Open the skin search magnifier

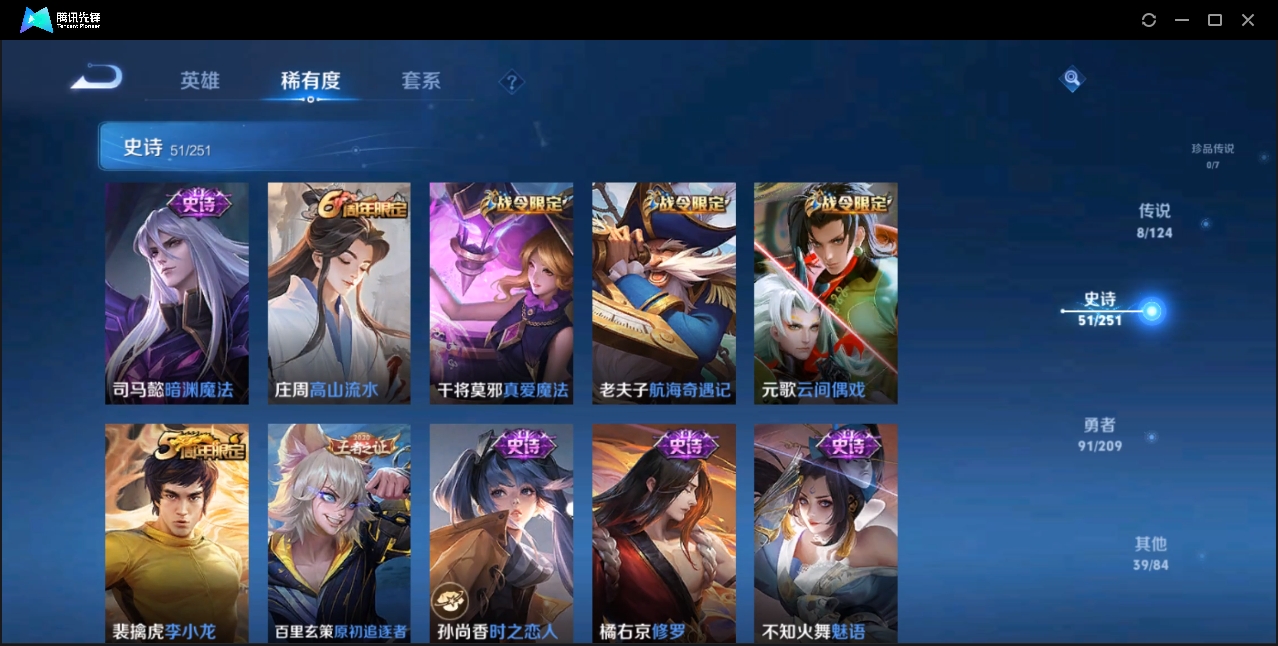pos(1072,78)
